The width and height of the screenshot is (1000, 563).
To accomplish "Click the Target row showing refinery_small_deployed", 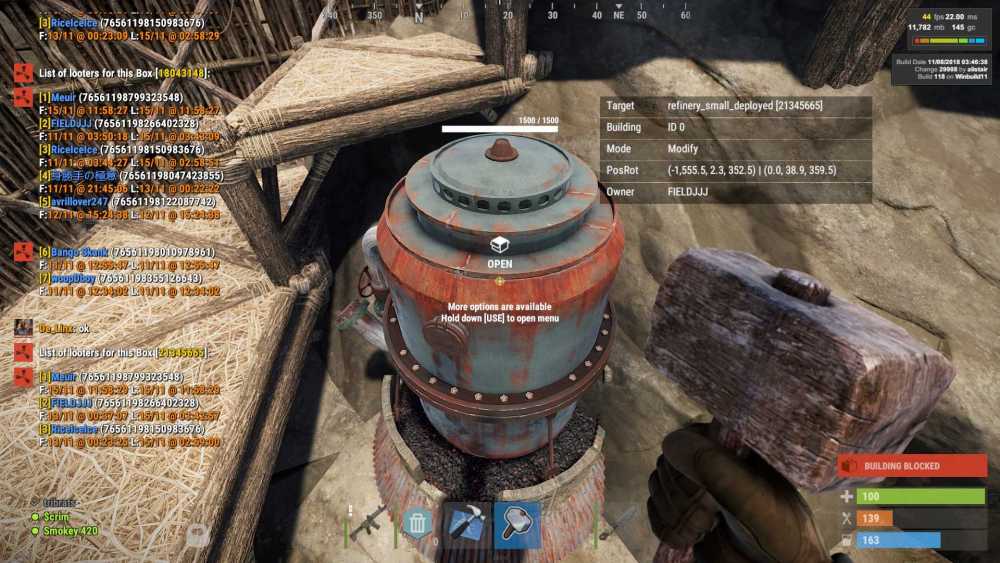I will point(735,105).
